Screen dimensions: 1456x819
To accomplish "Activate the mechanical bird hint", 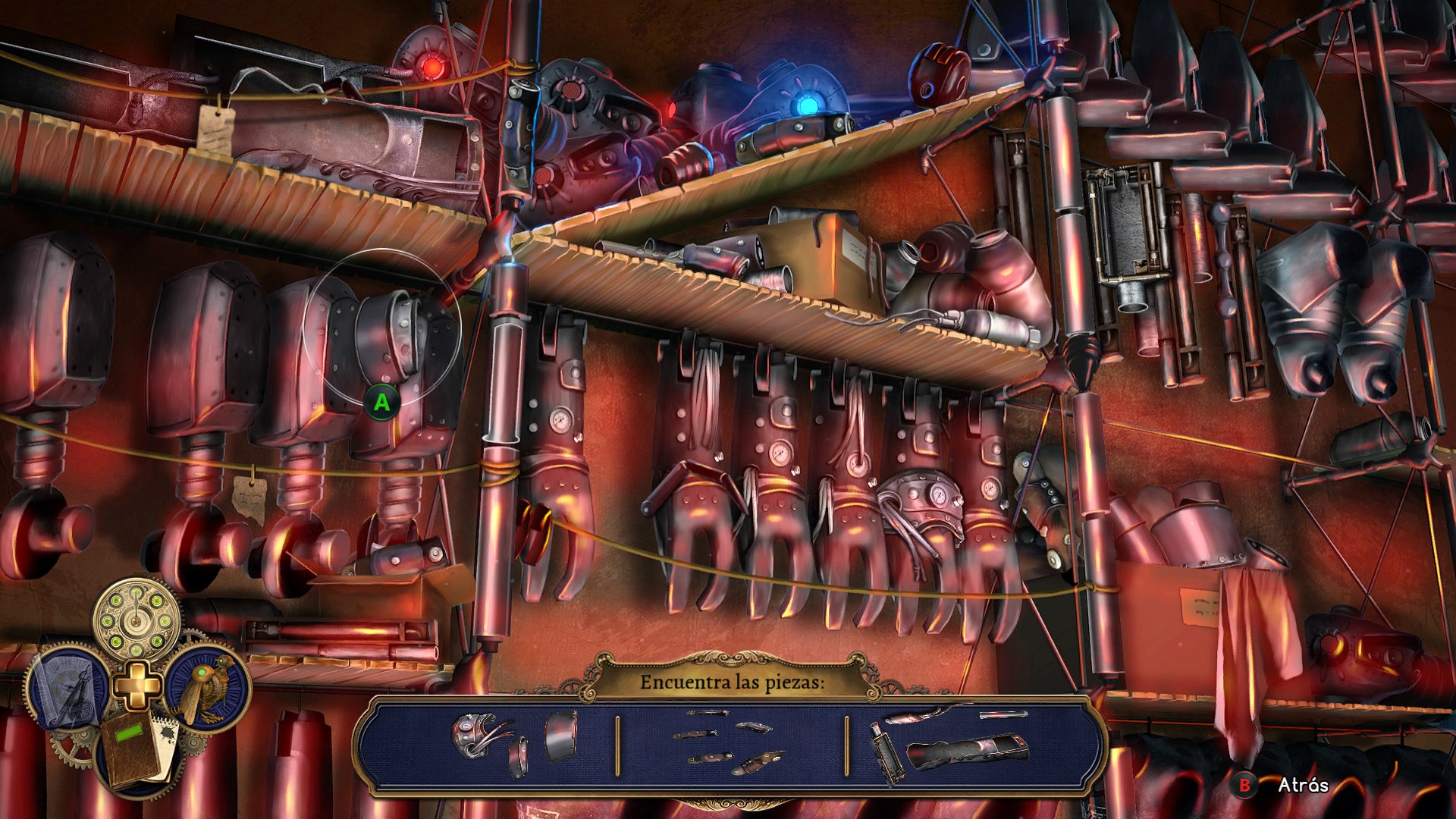I will (x=208, y=687).
